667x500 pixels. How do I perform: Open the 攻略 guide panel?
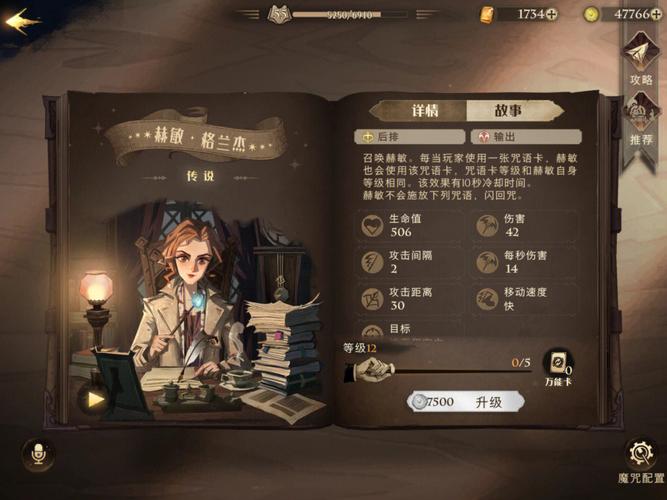tap(640, 60)
